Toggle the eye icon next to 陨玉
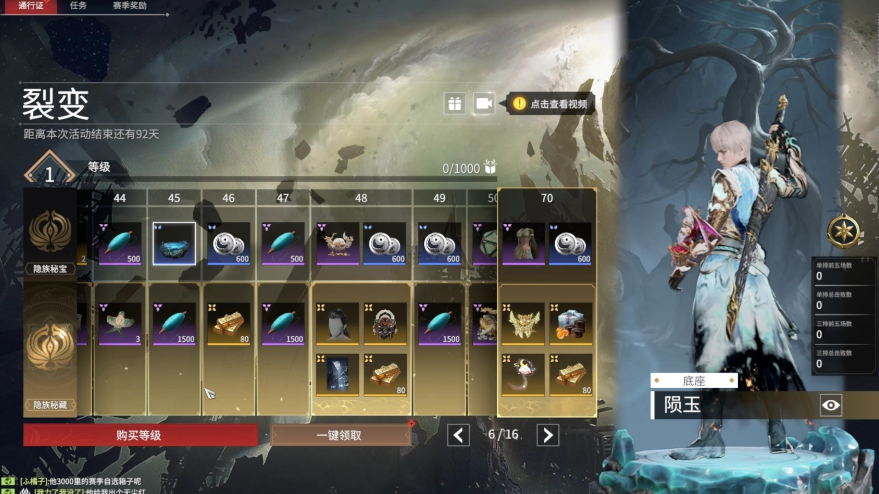 [x=831, y=405]
